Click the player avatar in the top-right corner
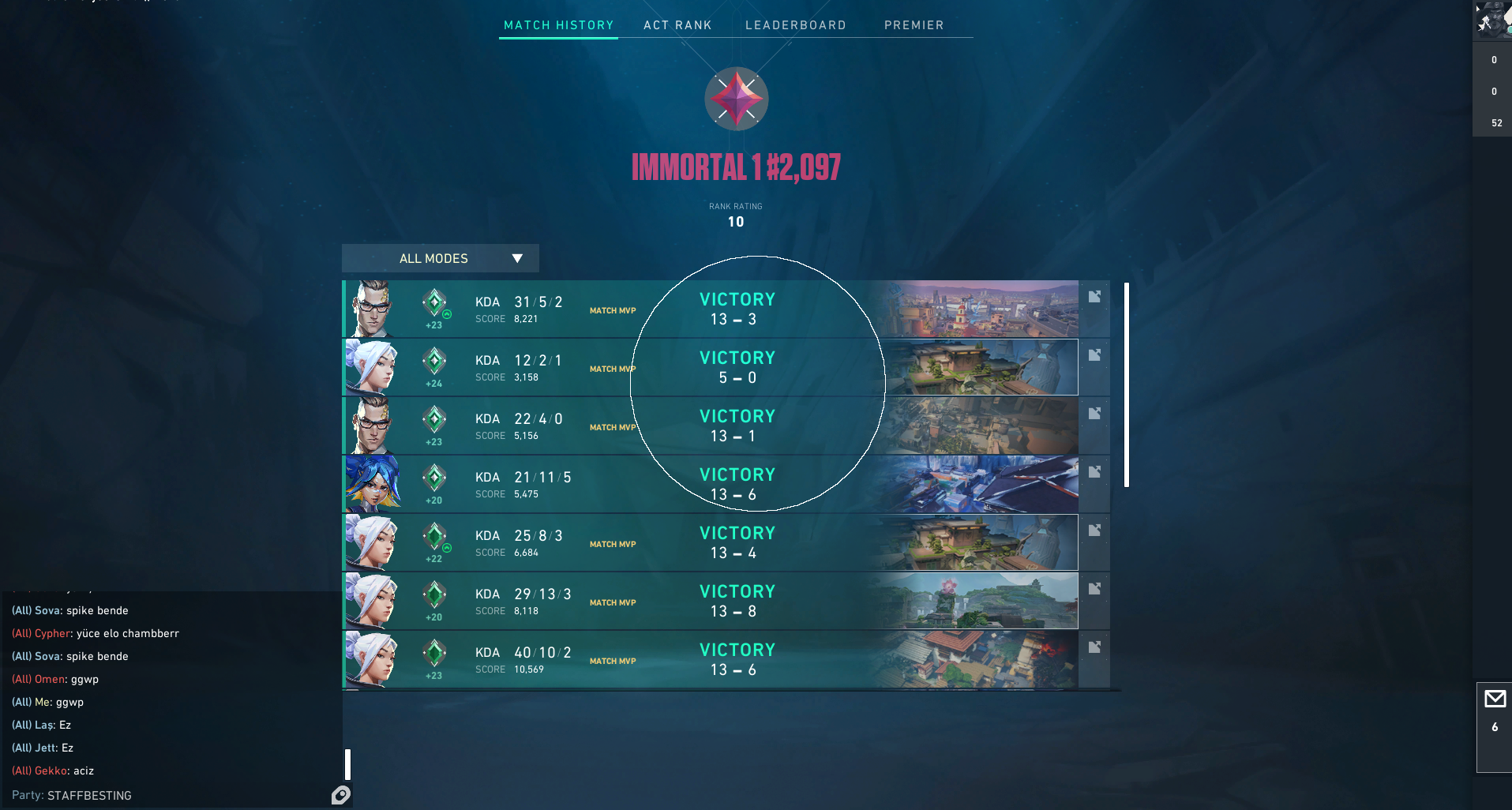The width and height of the screenshot is (1512, 810). (x=1491, y=20)
